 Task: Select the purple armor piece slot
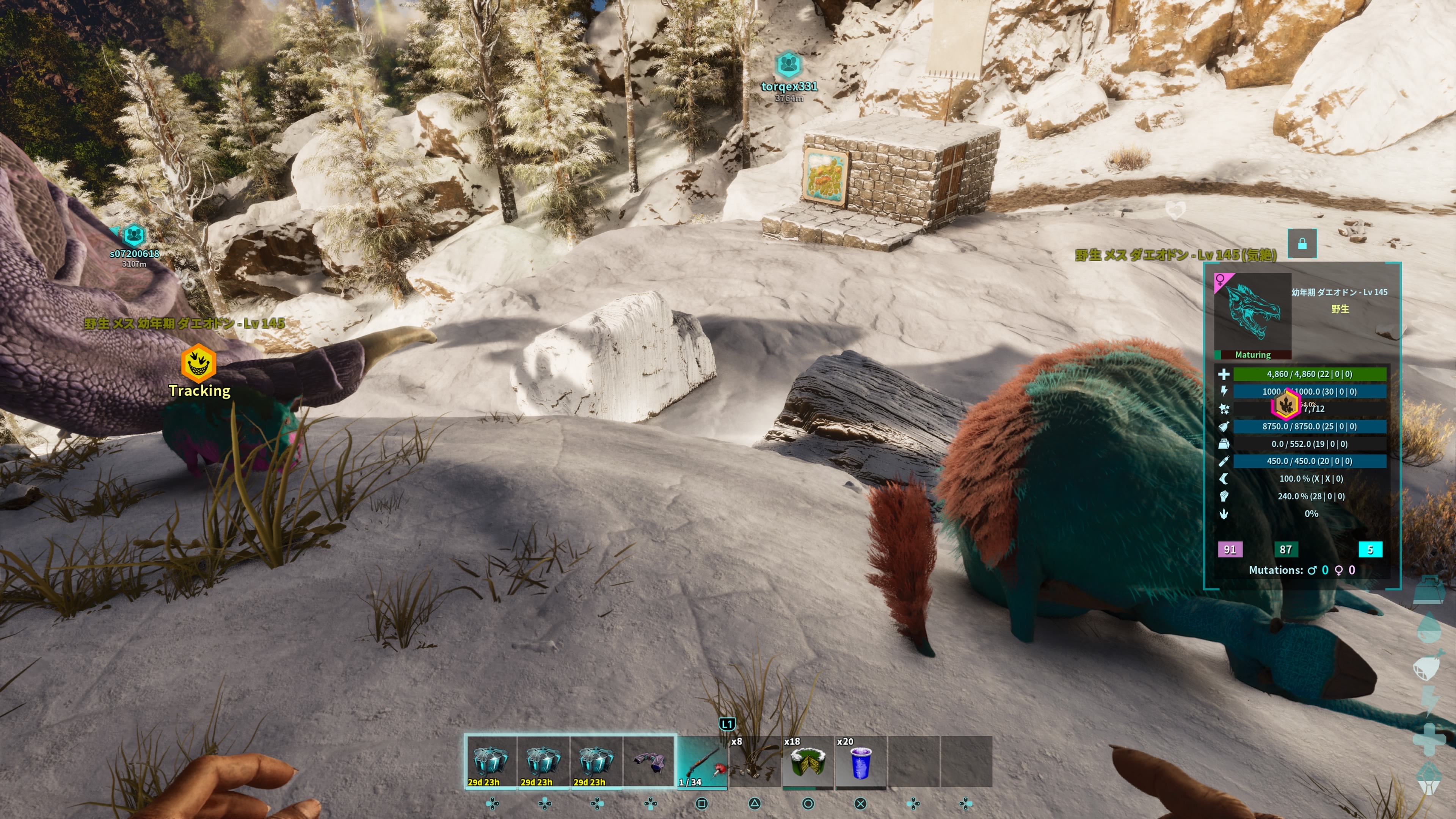click(x=649, y=761)
